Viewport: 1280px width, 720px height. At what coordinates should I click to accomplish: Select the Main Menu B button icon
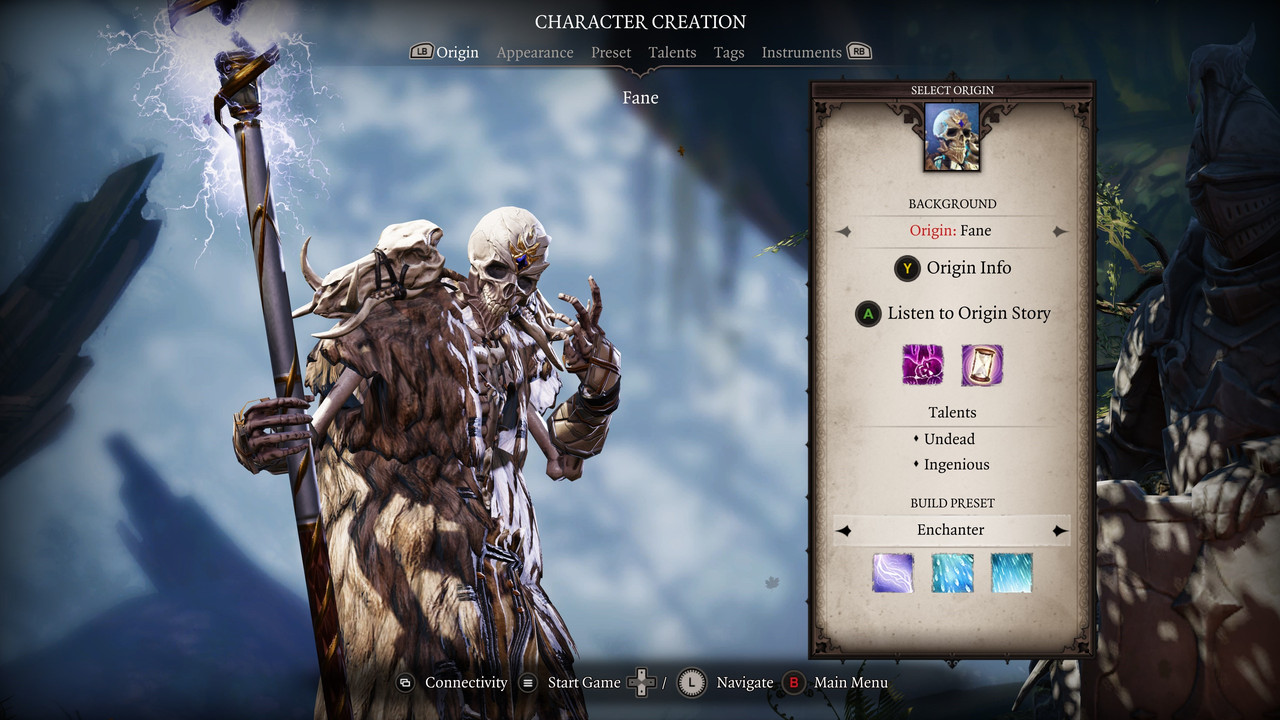pos(795,682)
